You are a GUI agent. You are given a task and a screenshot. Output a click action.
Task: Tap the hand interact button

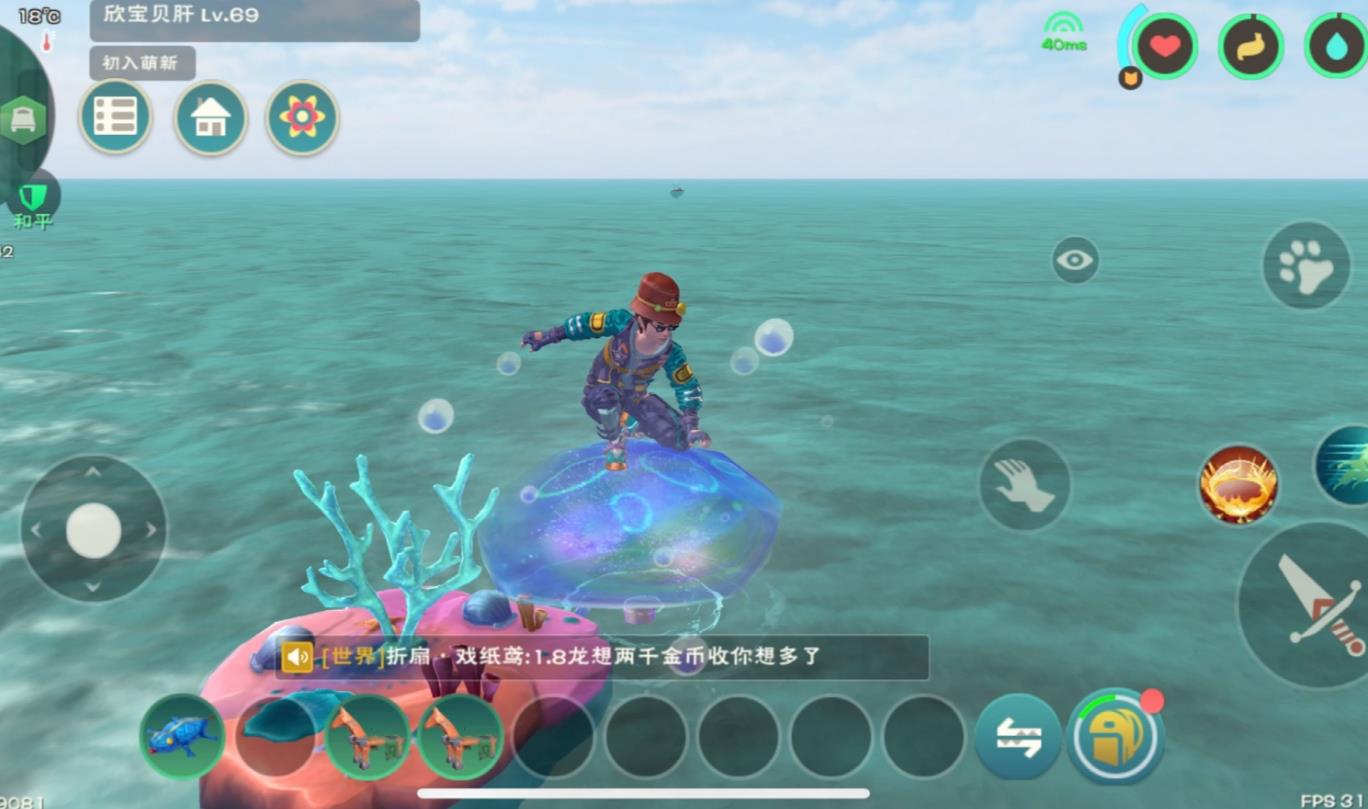1024,485
